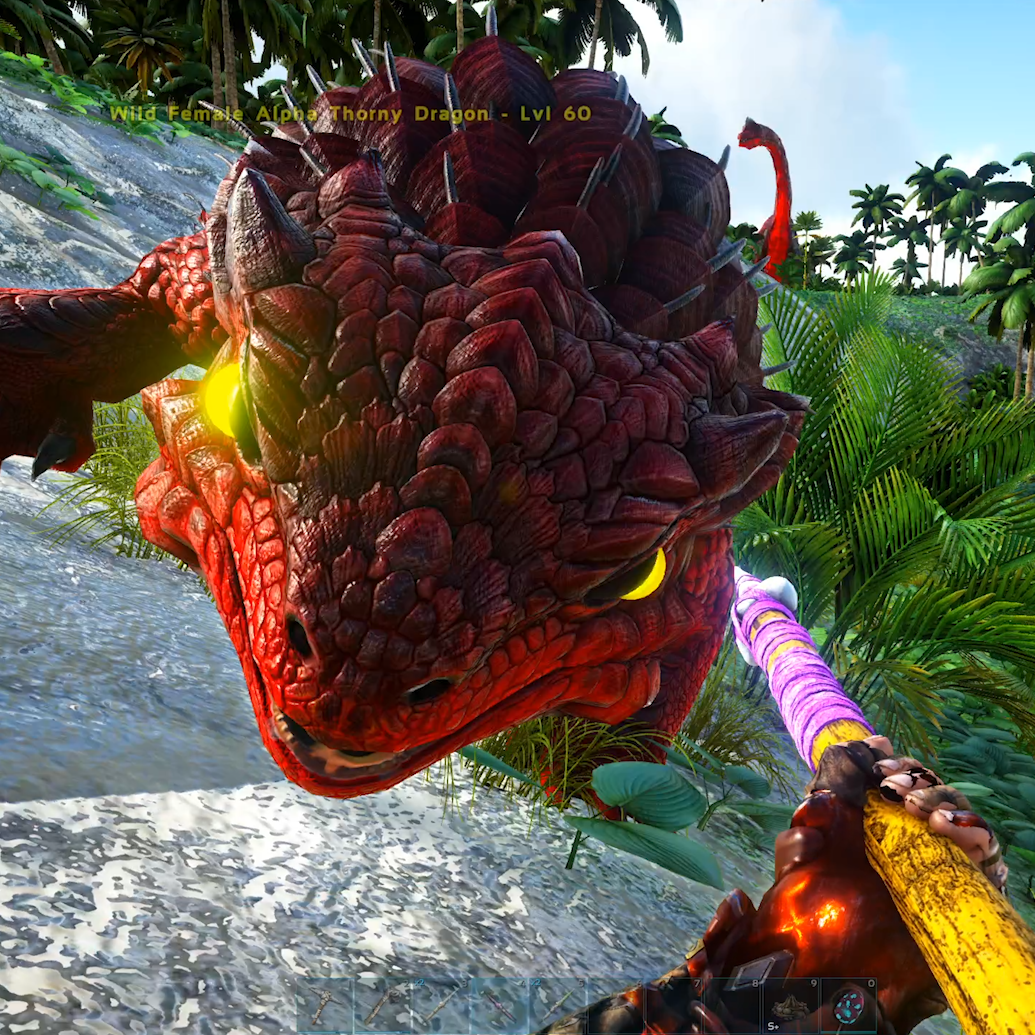1035x1035 pixels.
Task: Use the blue-spotted egg in slot 0
Action: point(849,1006)
